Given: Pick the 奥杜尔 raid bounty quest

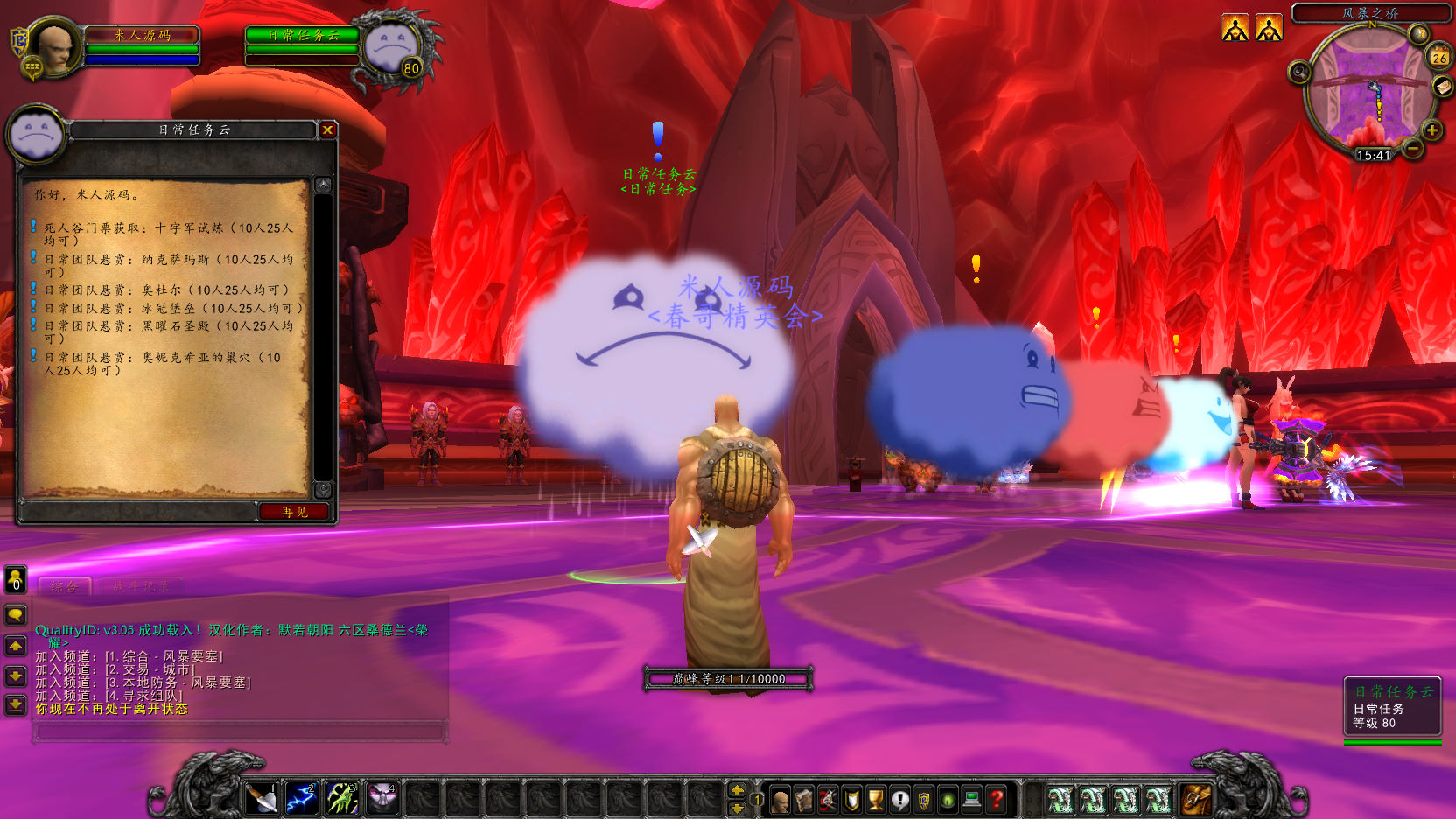Looking at the screenshot, I should tap(166, 290).
